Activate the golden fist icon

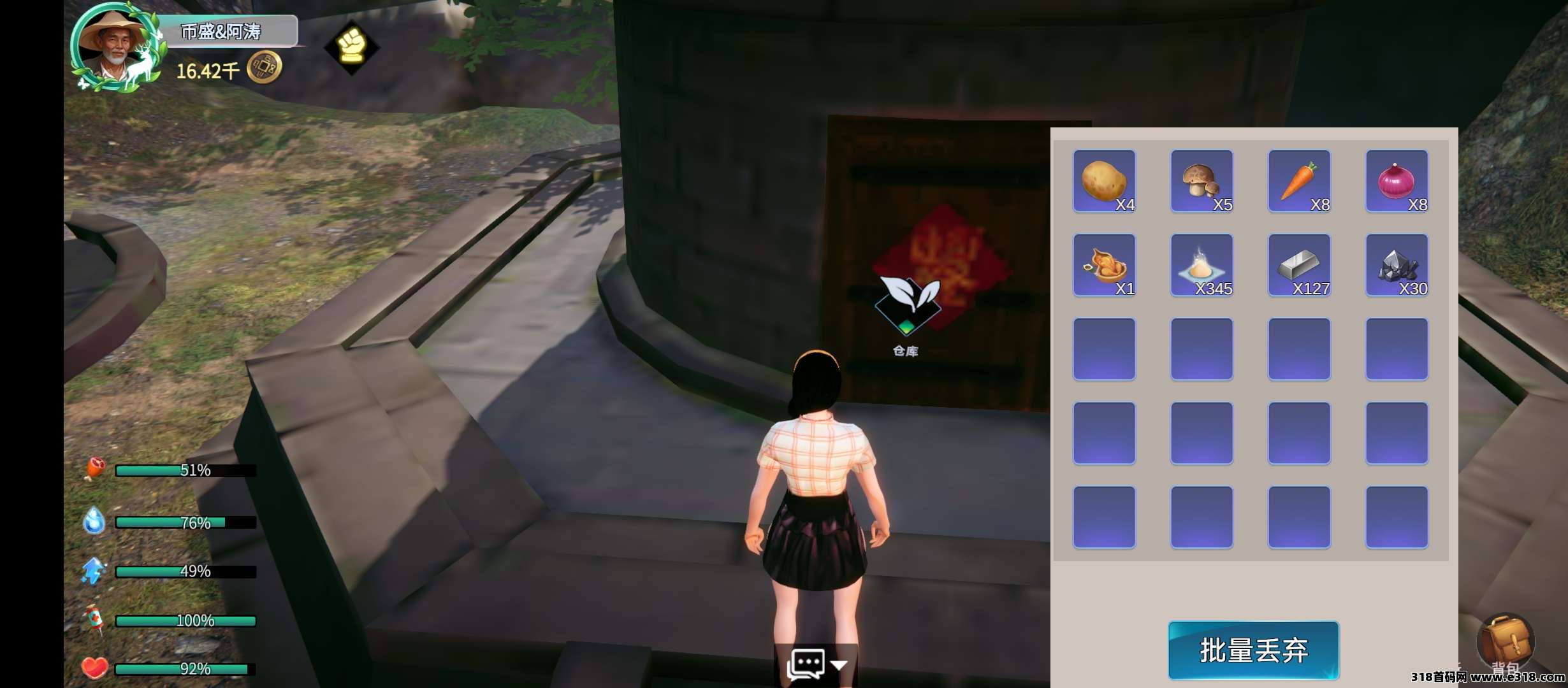tap(351, 47)
